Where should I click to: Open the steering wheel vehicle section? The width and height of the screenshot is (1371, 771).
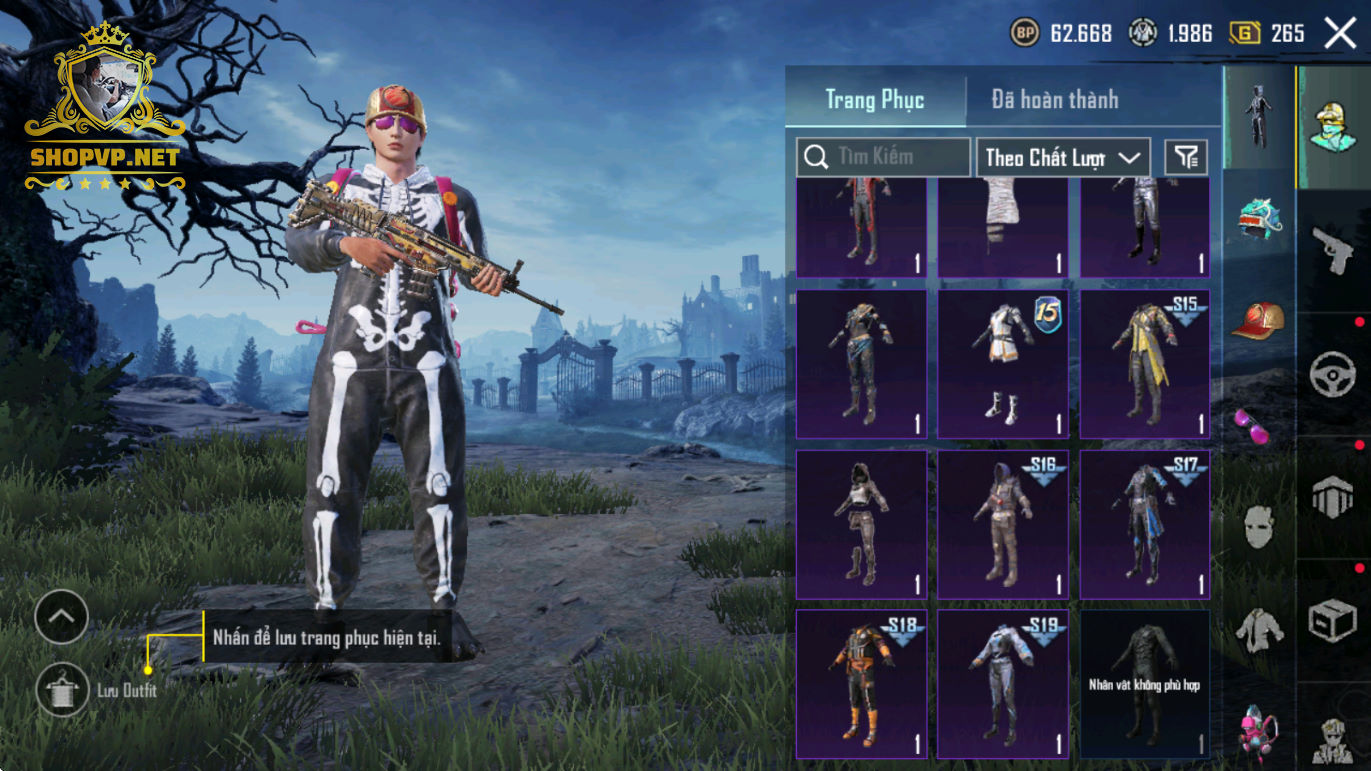point(1333,373)
